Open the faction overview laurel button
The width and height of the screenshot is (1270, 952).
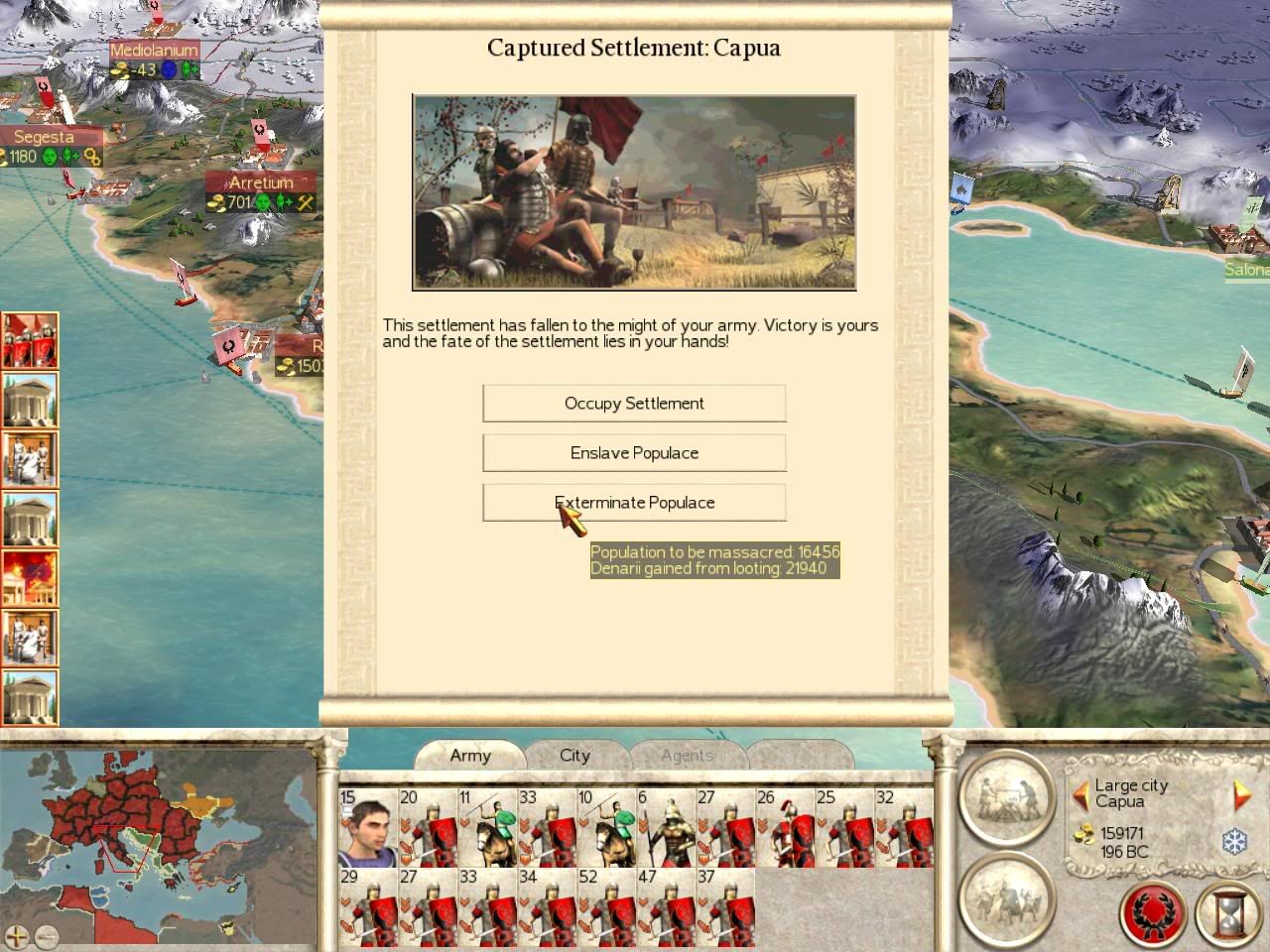[x=1155, y=913]
